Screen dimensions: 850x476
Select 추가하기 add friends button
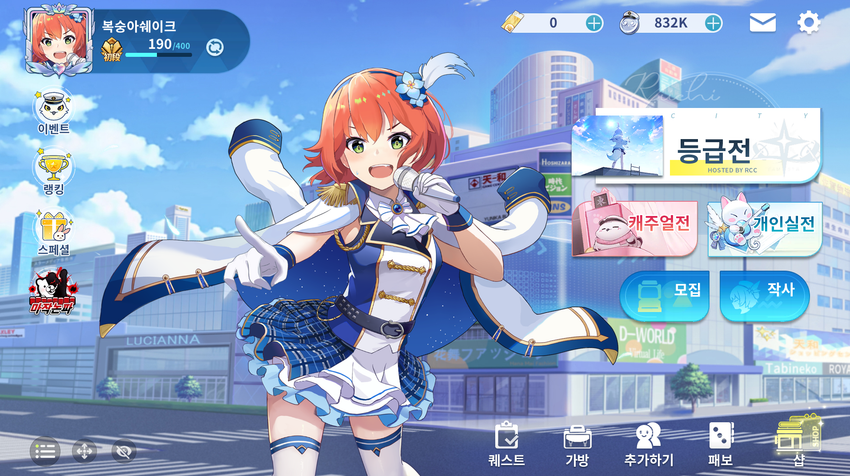(x=648, y=444)
